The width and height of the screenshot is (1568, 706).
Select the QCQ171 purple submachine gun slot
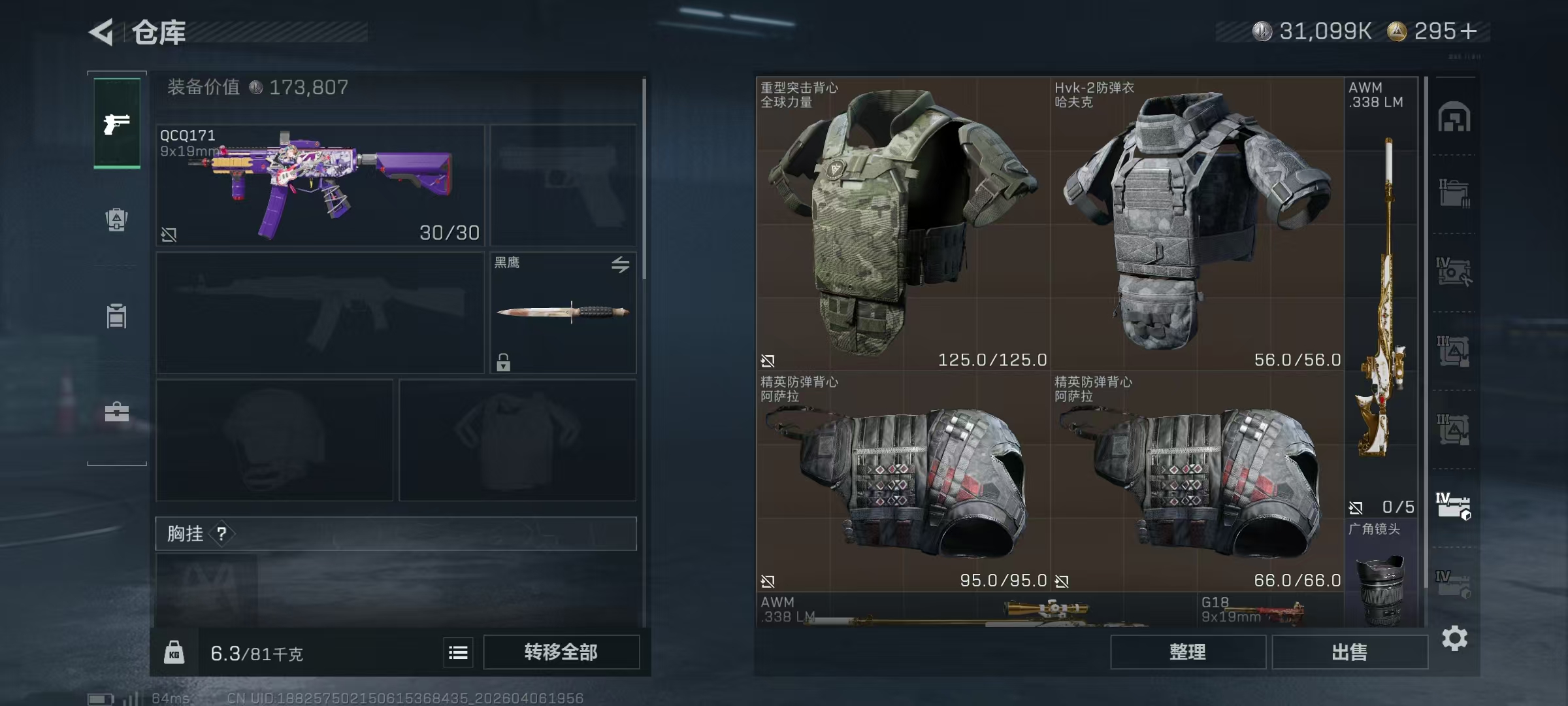coord(320,185)
